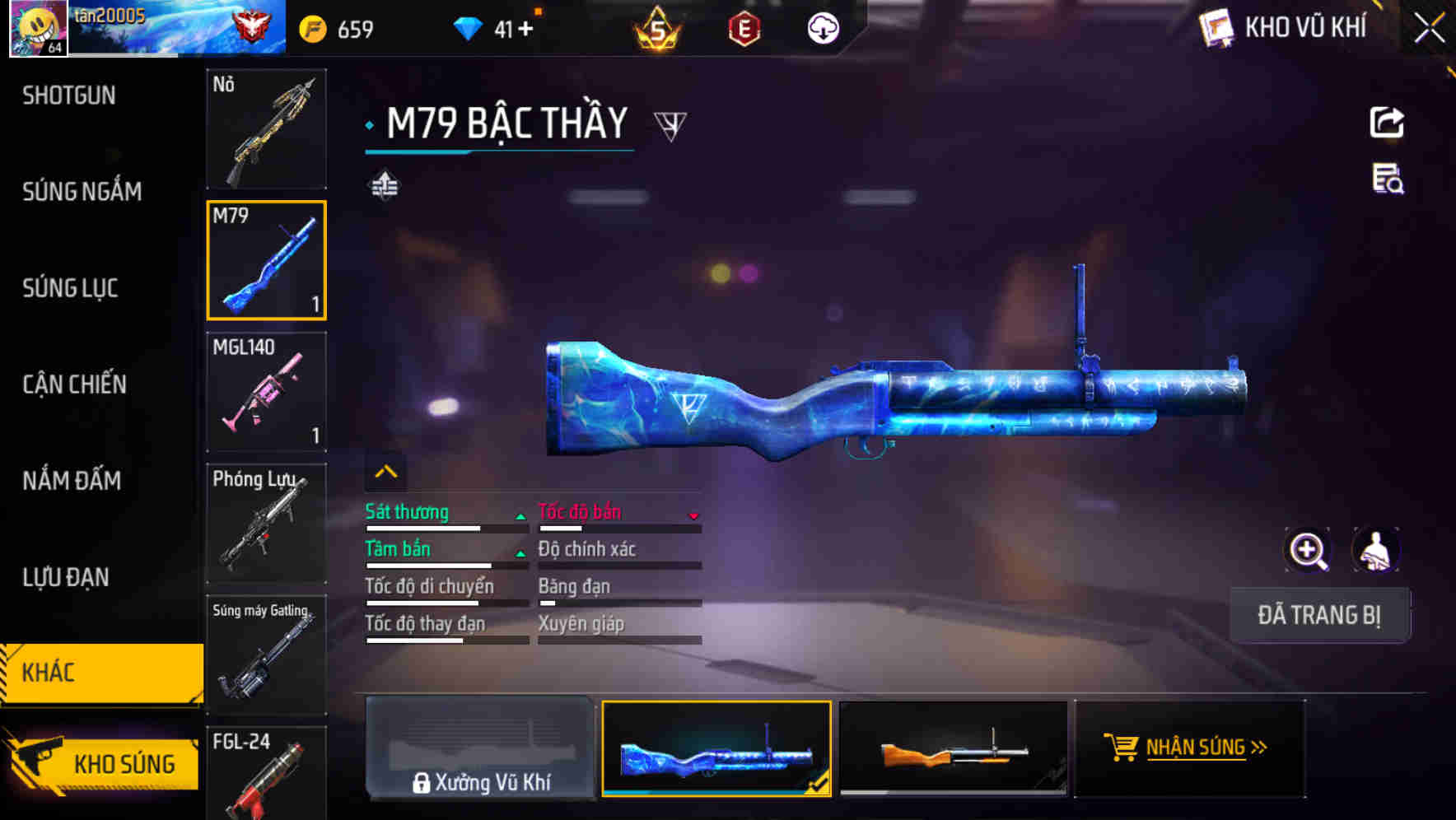Click the cloud download icon in the top bar
This screenshot has width=1456, height=820.
[x=823, y=27]
